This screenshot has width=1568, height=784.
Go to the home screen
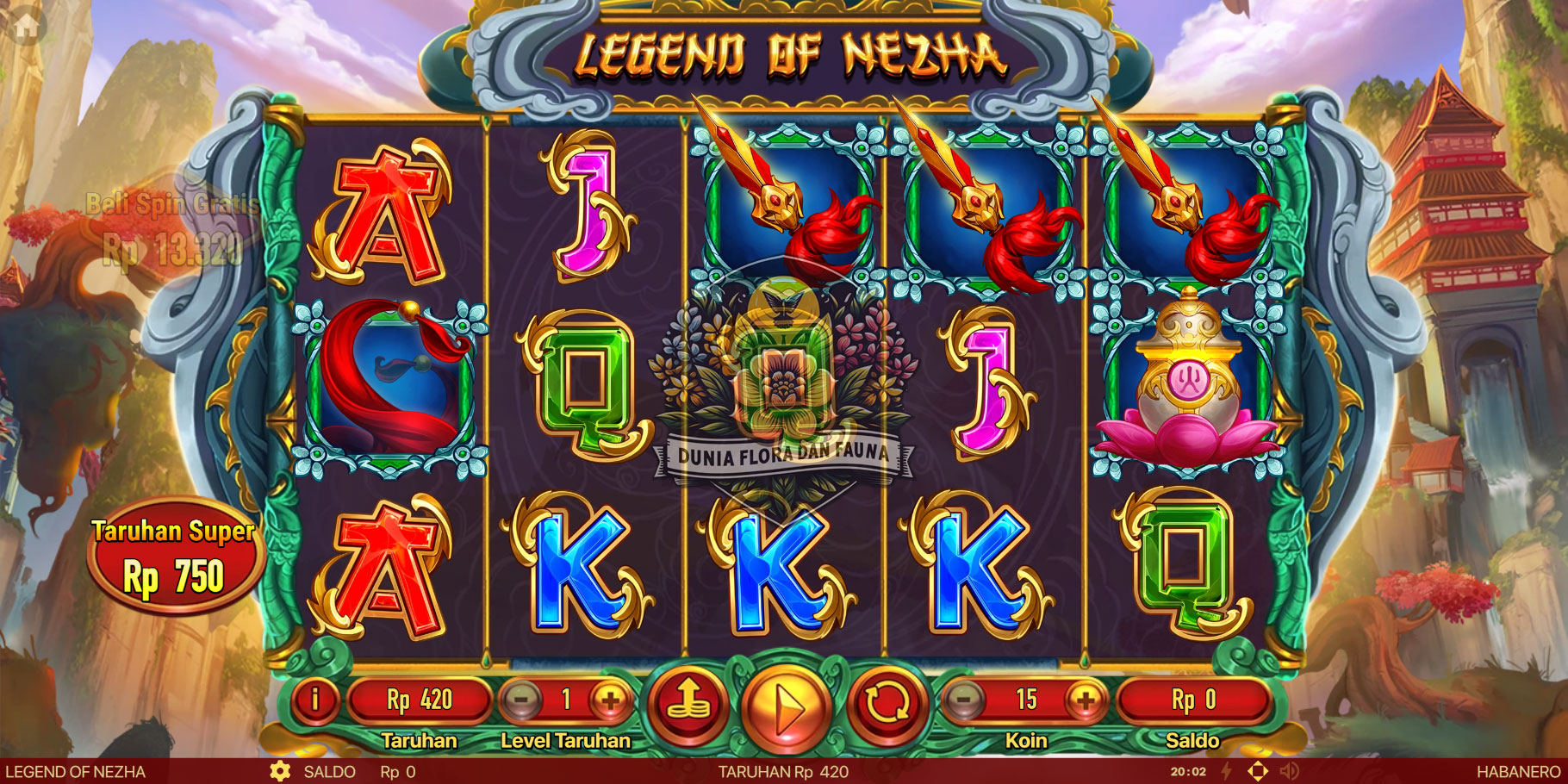26,26
